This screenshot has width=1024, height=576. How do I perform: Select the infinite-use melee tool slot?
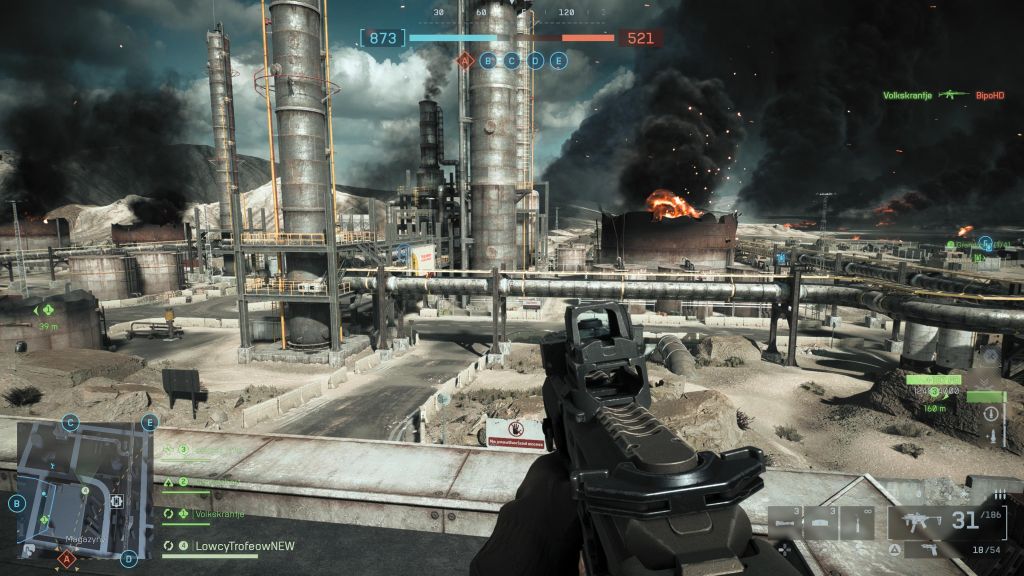pos(857,523)
